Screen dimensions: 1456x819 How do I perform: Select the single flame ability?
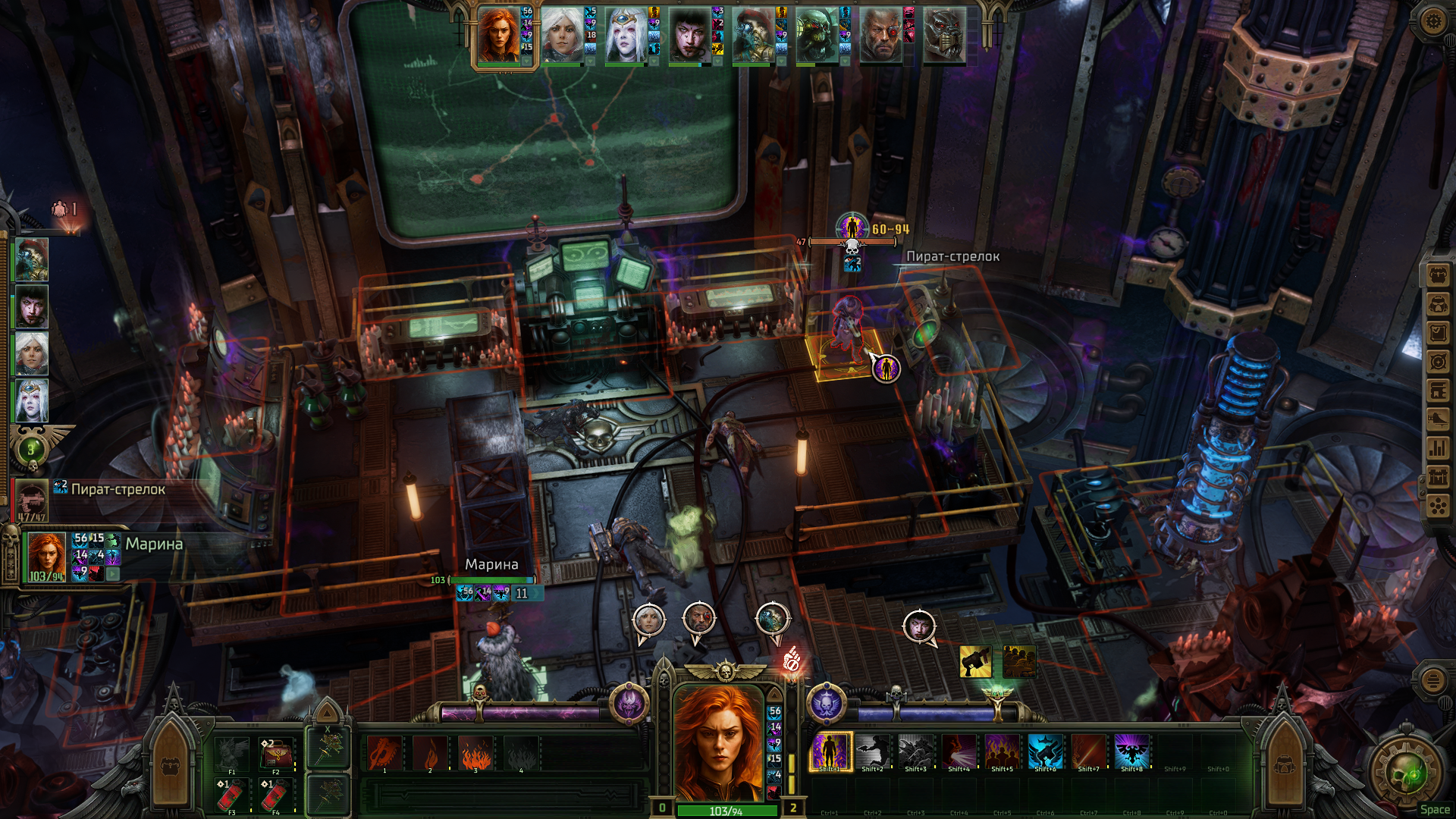coord(430,753)
